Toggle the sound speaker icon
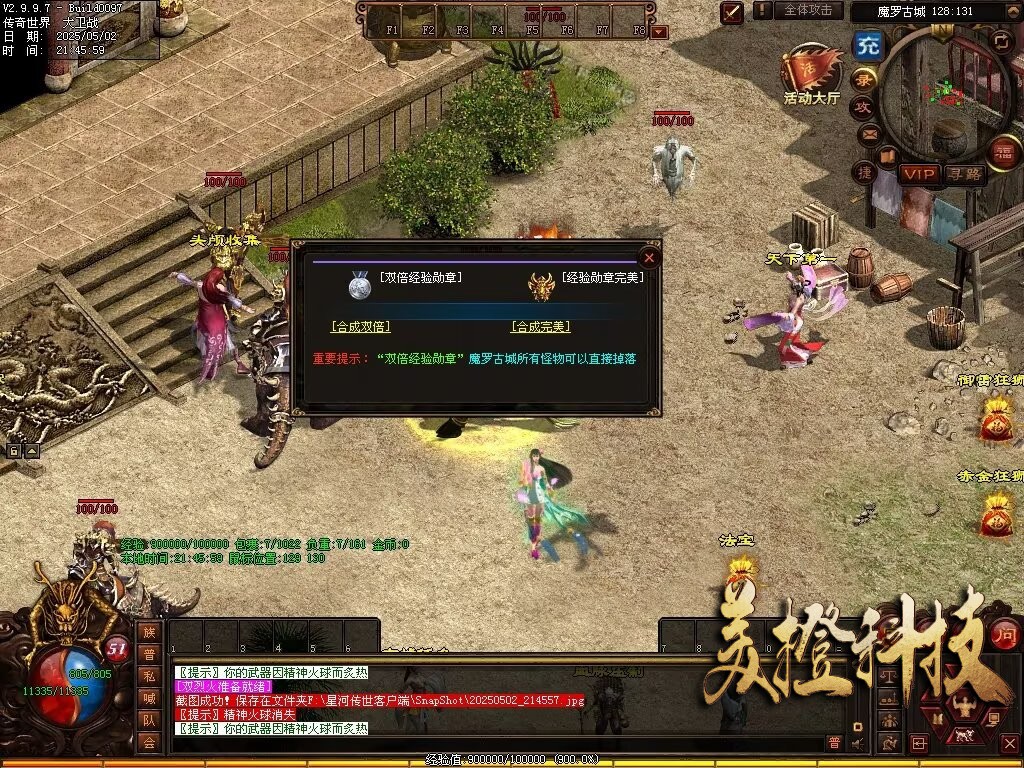This screenshot has height=768, width=1024. (857, 742)
